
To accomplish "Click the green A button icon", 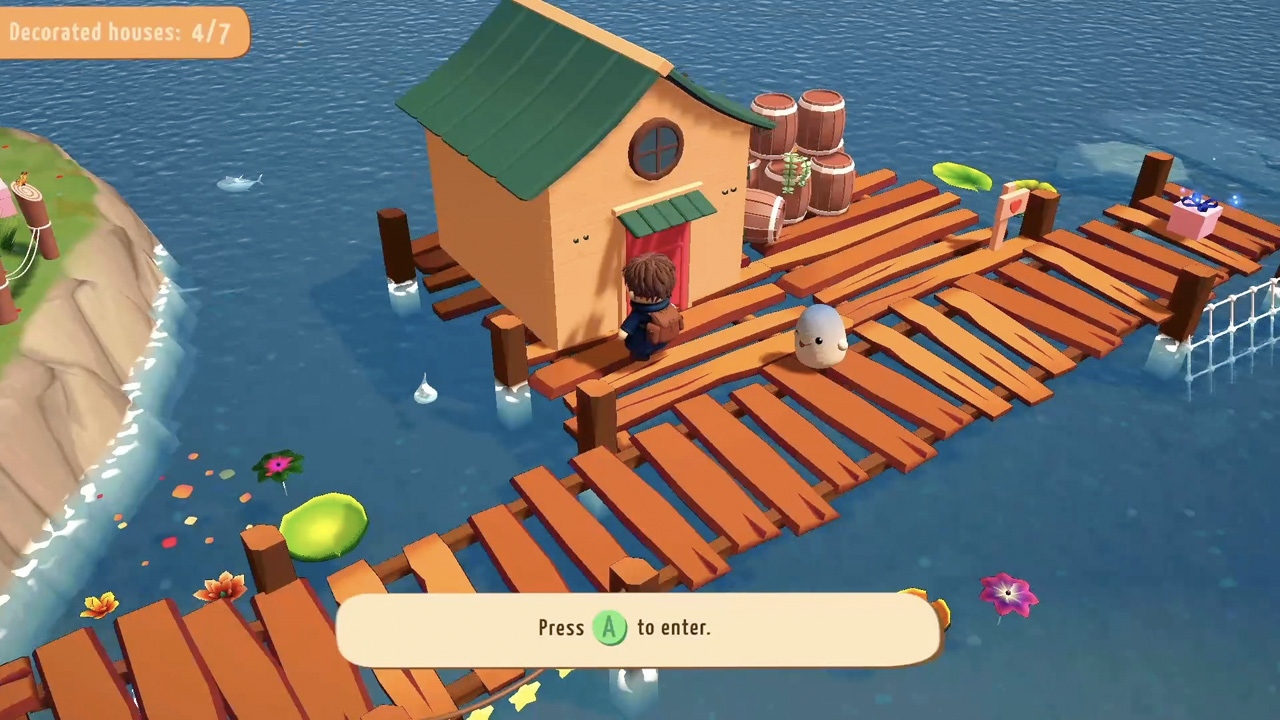I will click(610, 628).
